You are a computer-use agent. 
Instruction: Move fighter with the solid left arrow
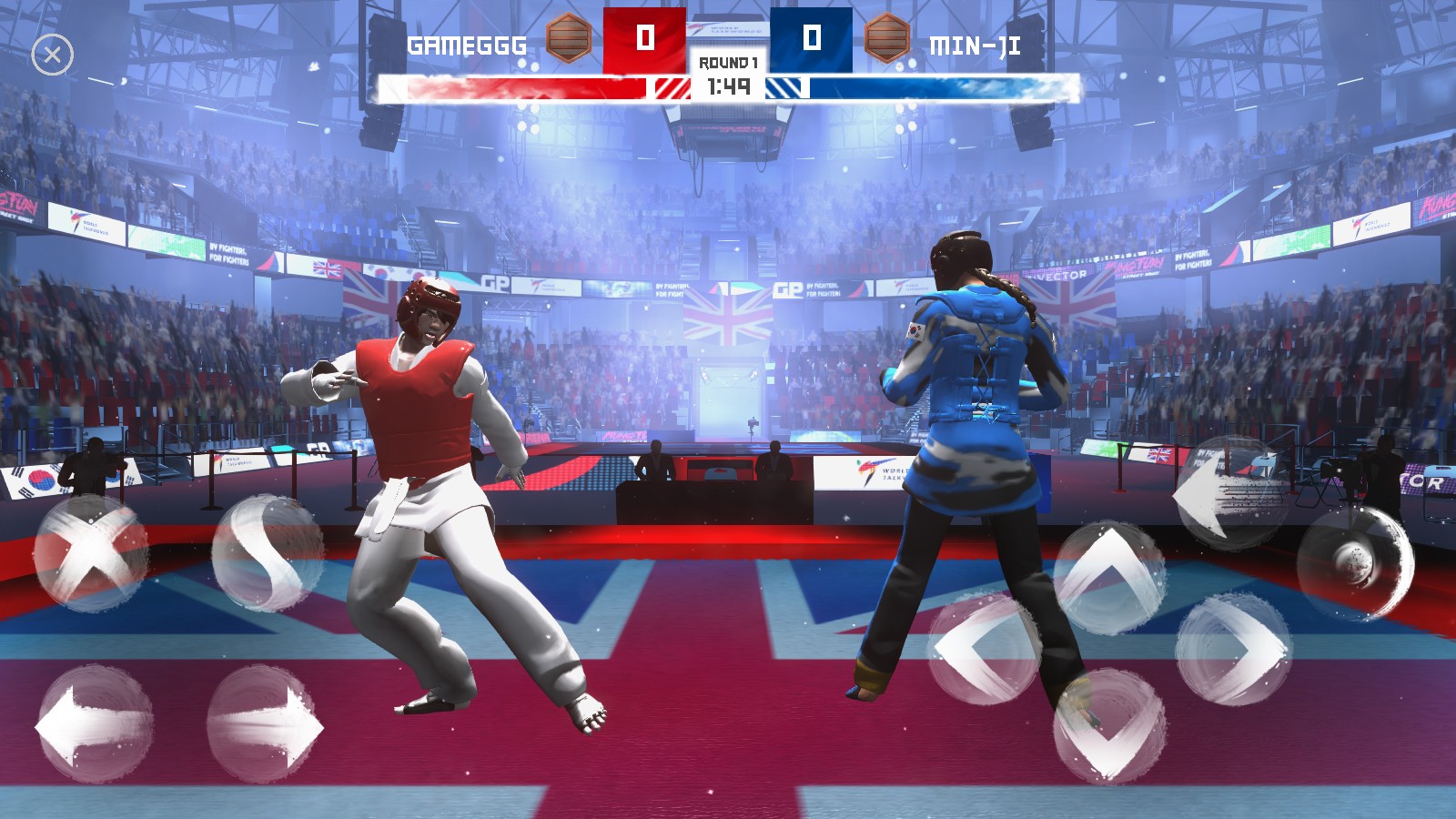(x=94, y=725)
